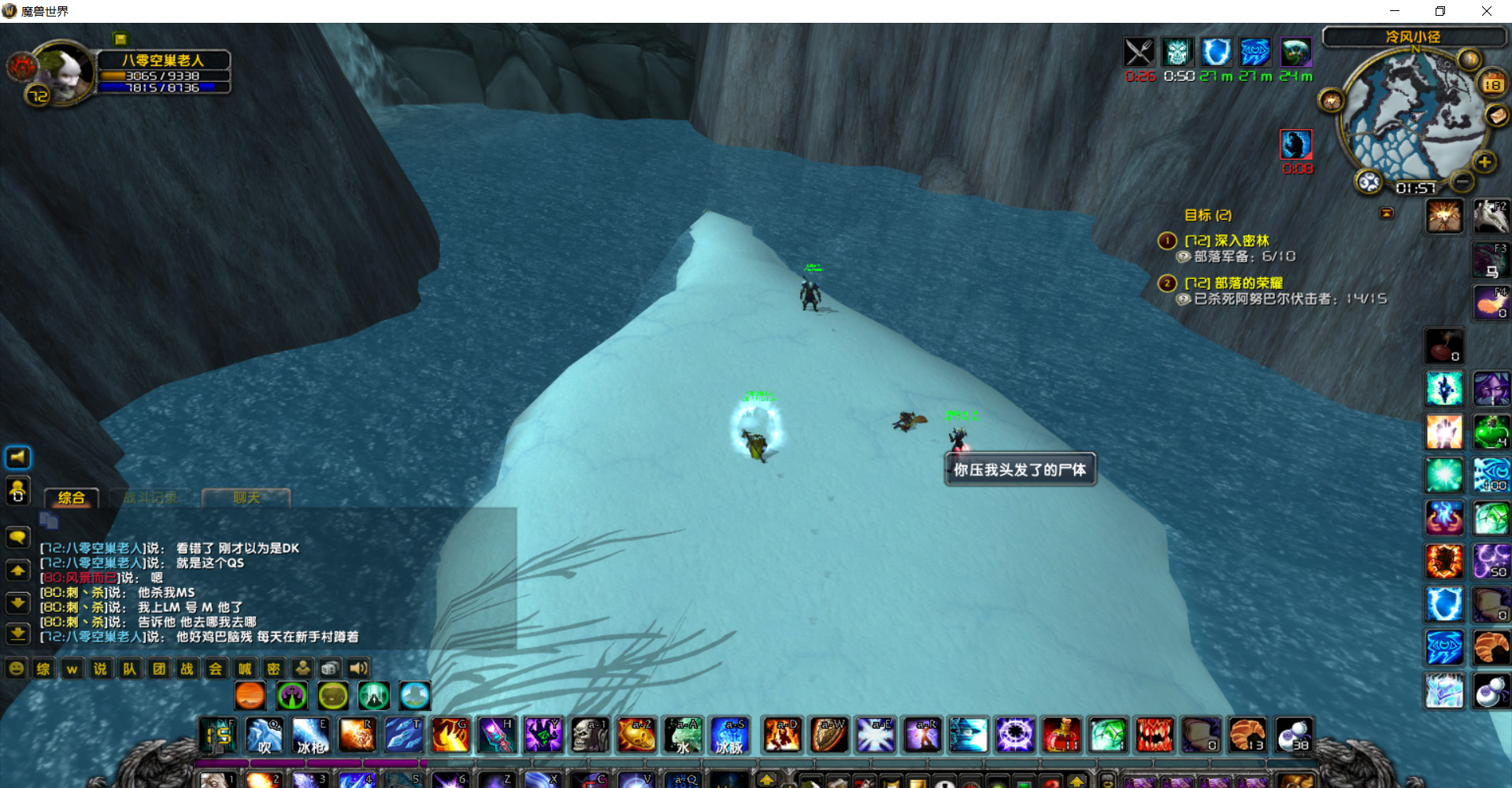The height and width of the screenshot is (788, 1512).
Task: Close the game window
Action: (x=1486, y=11)
